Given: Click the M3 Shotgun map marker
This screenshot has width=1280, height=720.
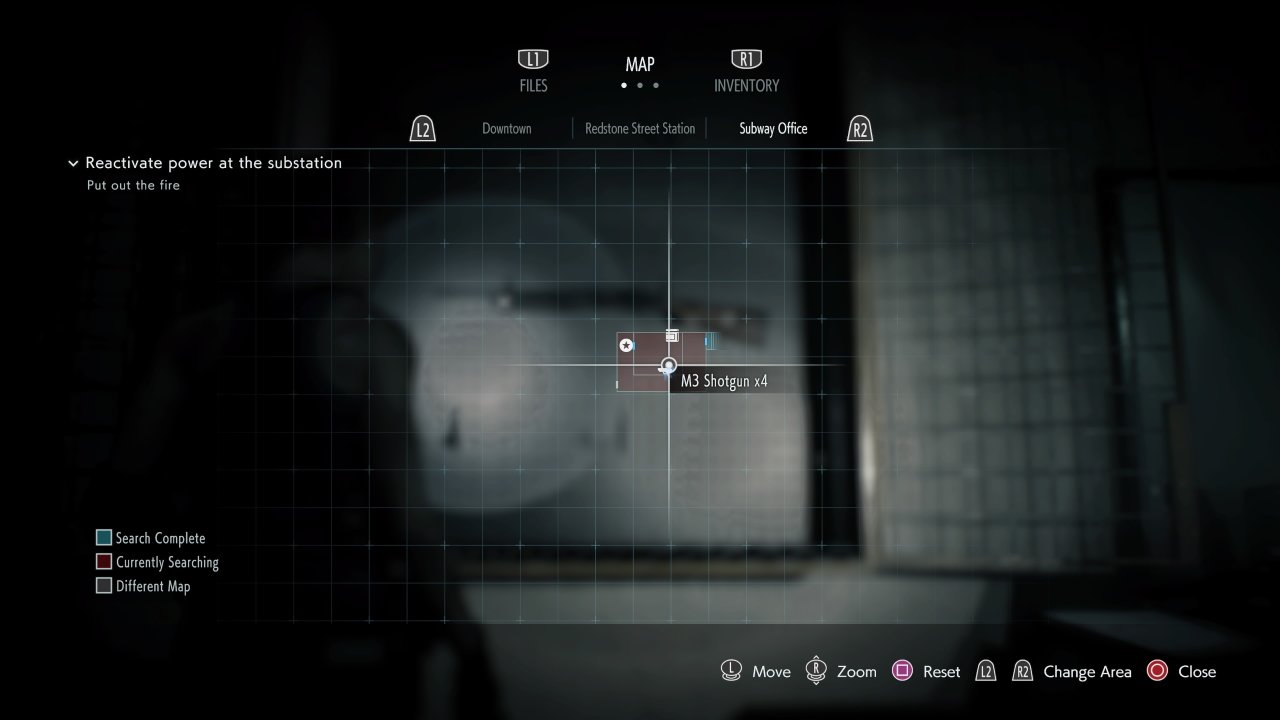Looking at the screenshot, I should (x=668, y=366).
